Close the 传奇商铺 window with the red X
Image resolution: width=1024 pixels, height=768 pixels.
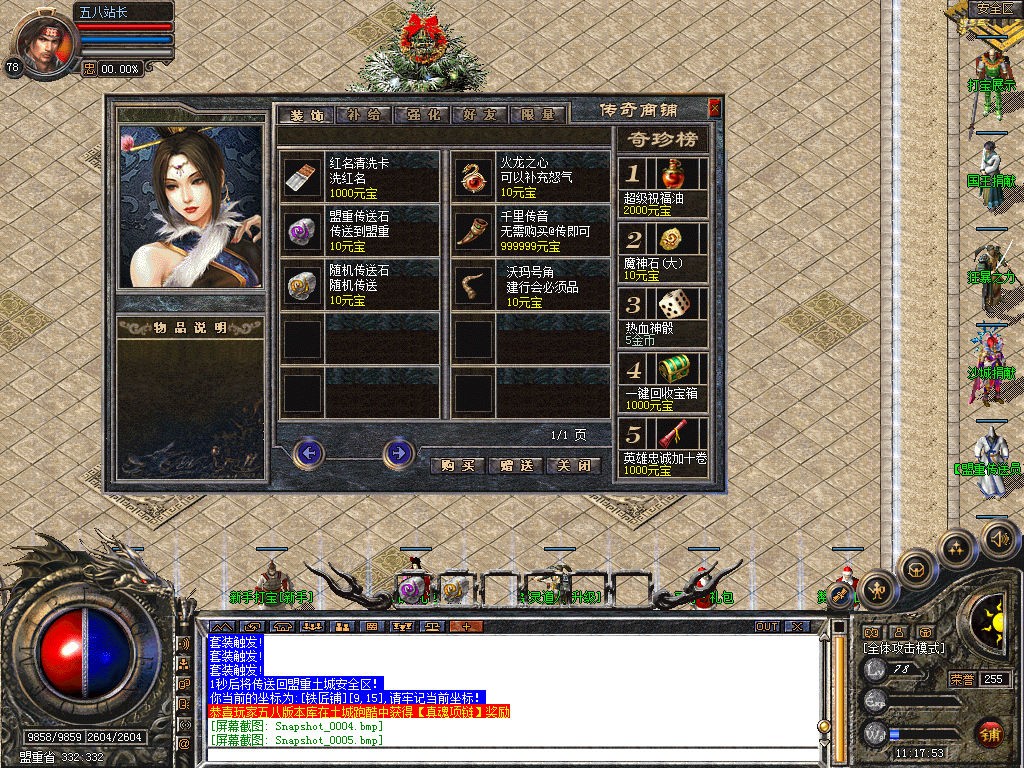(714, 108)
